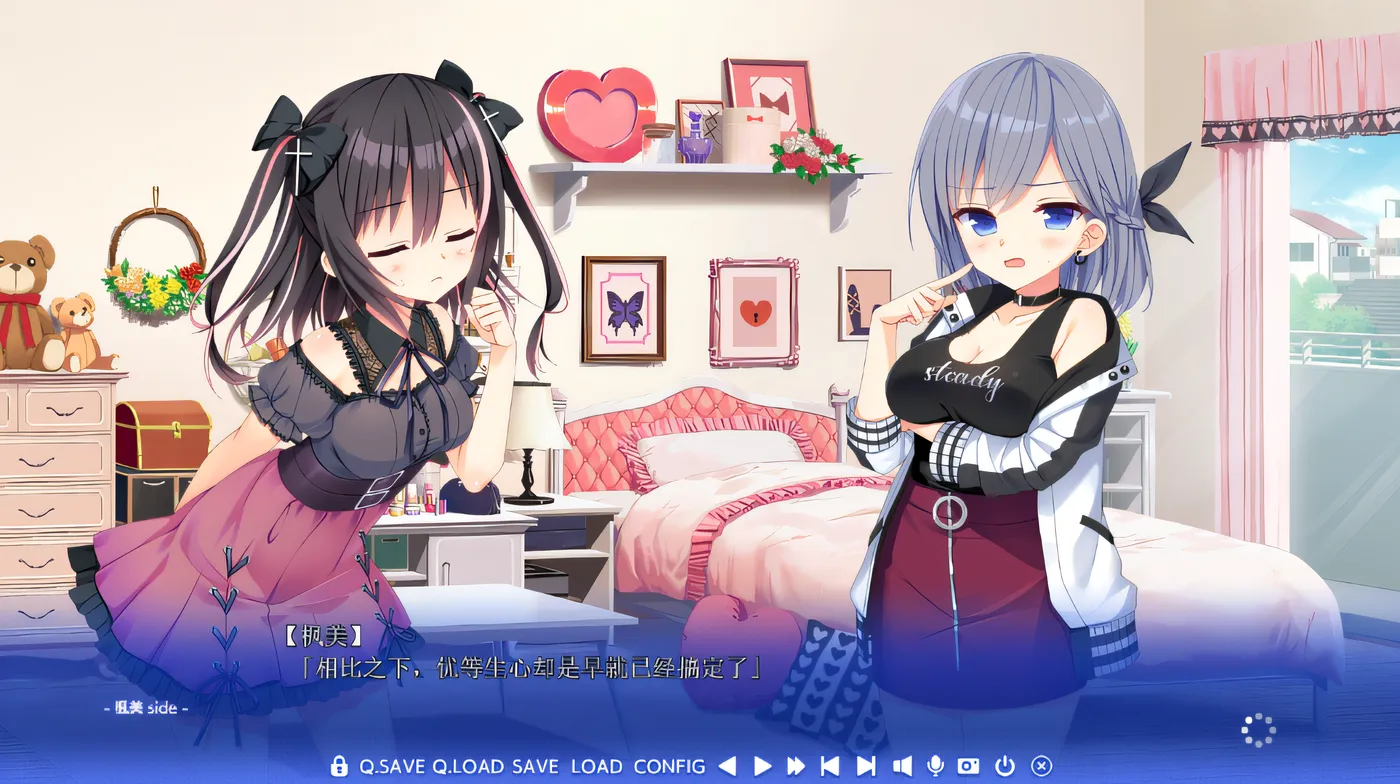Open the CONFIG menu
This screenshot has height=784, width=1400.
tap(668, 765)
